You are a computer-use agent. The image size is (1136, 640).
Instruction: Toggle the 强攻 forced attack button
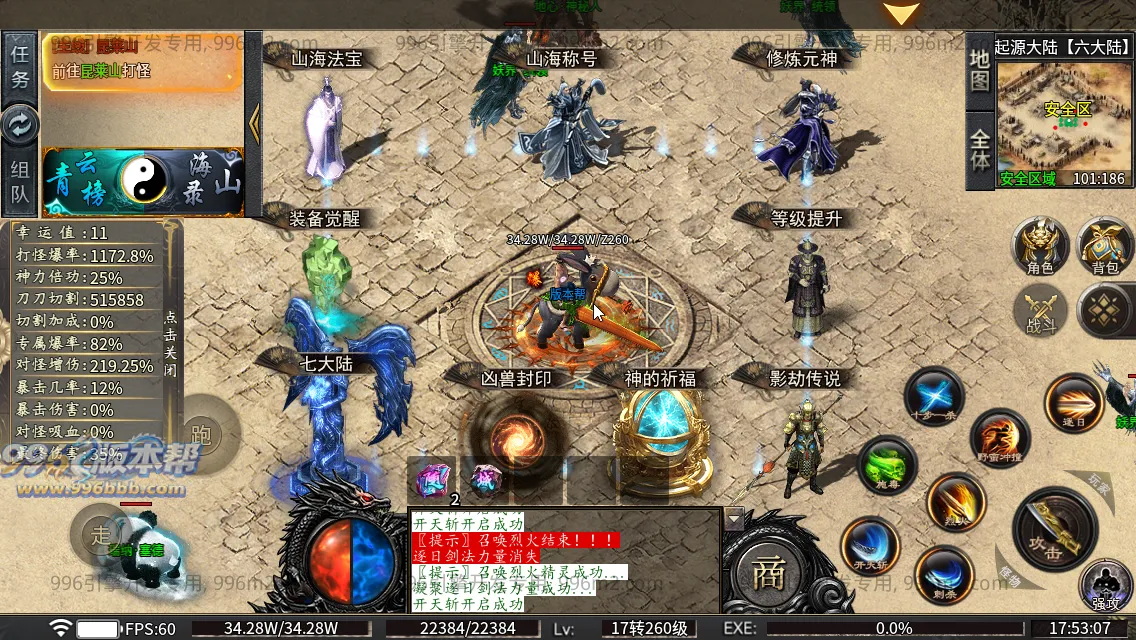(x=1105, y=585)
